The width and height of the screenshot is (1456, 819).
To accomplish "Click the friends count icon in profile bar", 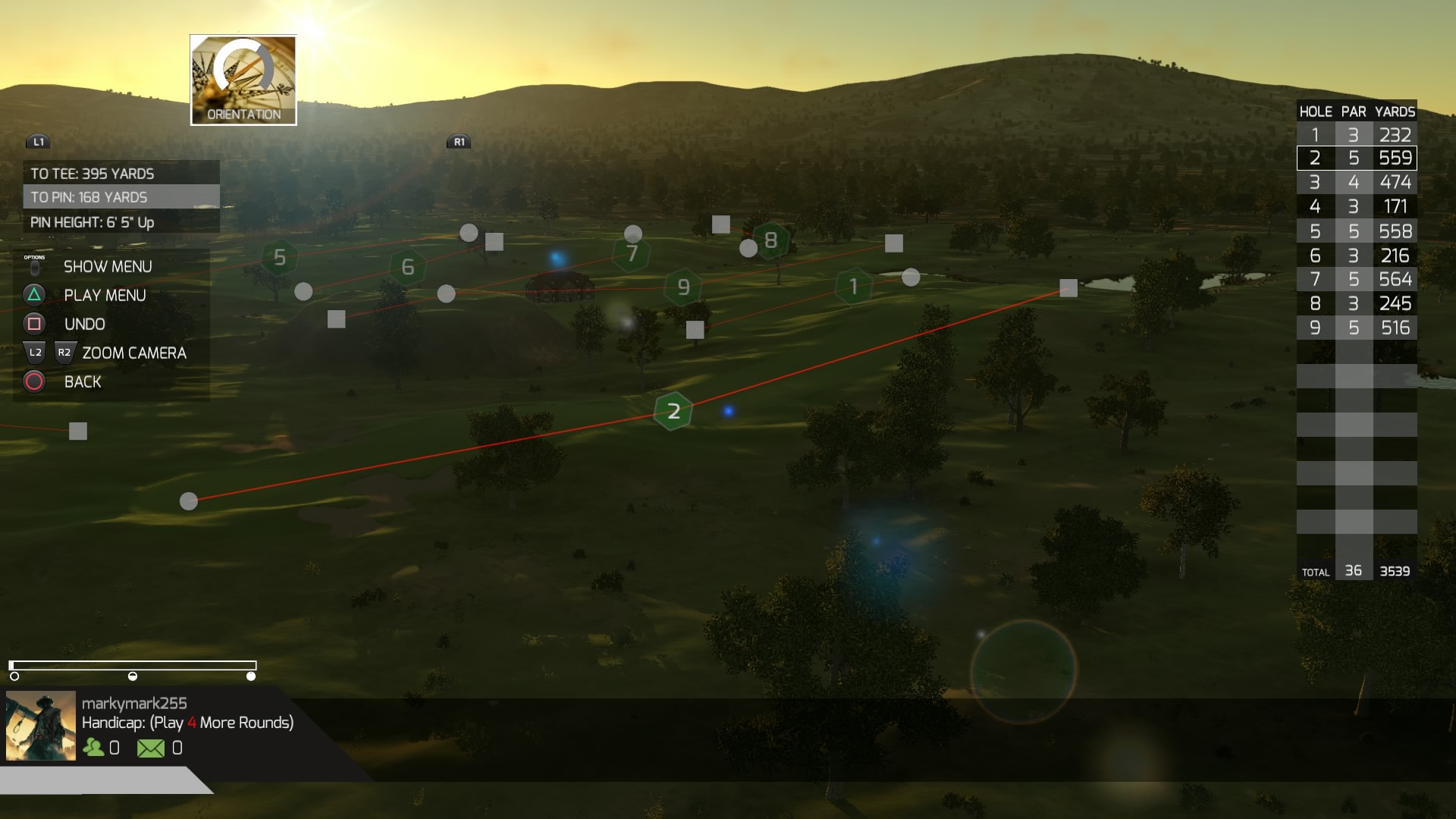I will [x=93, y=748].
